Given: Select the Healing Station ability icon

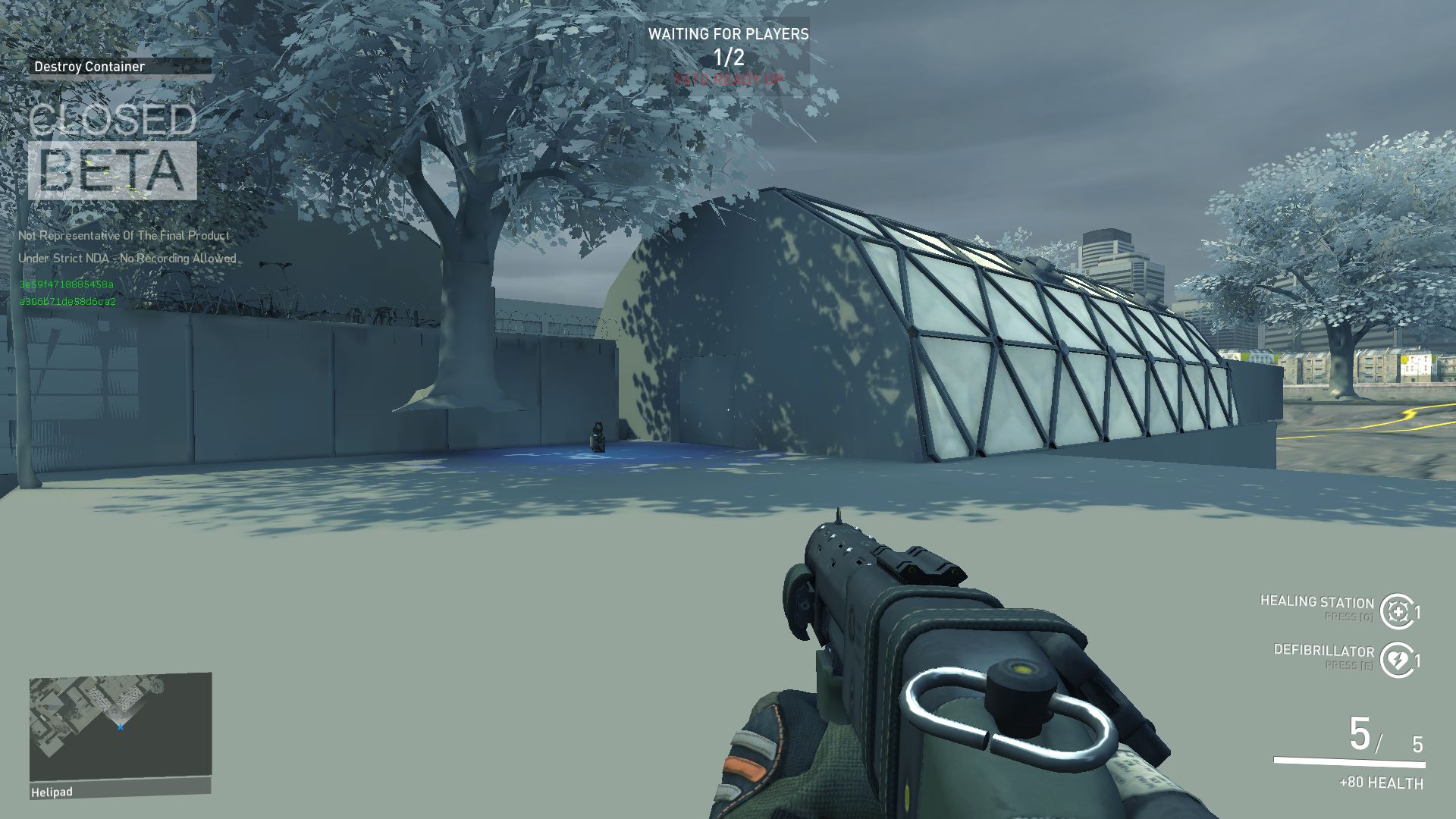Looking at the screenshot, I should point(1397,611).
